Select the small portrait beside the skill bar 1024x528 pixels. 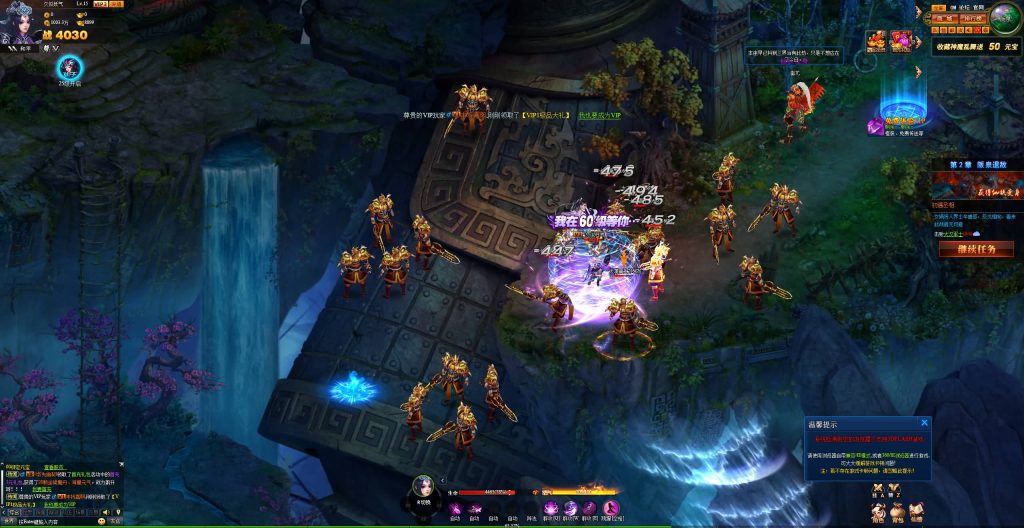coord(423,484)
